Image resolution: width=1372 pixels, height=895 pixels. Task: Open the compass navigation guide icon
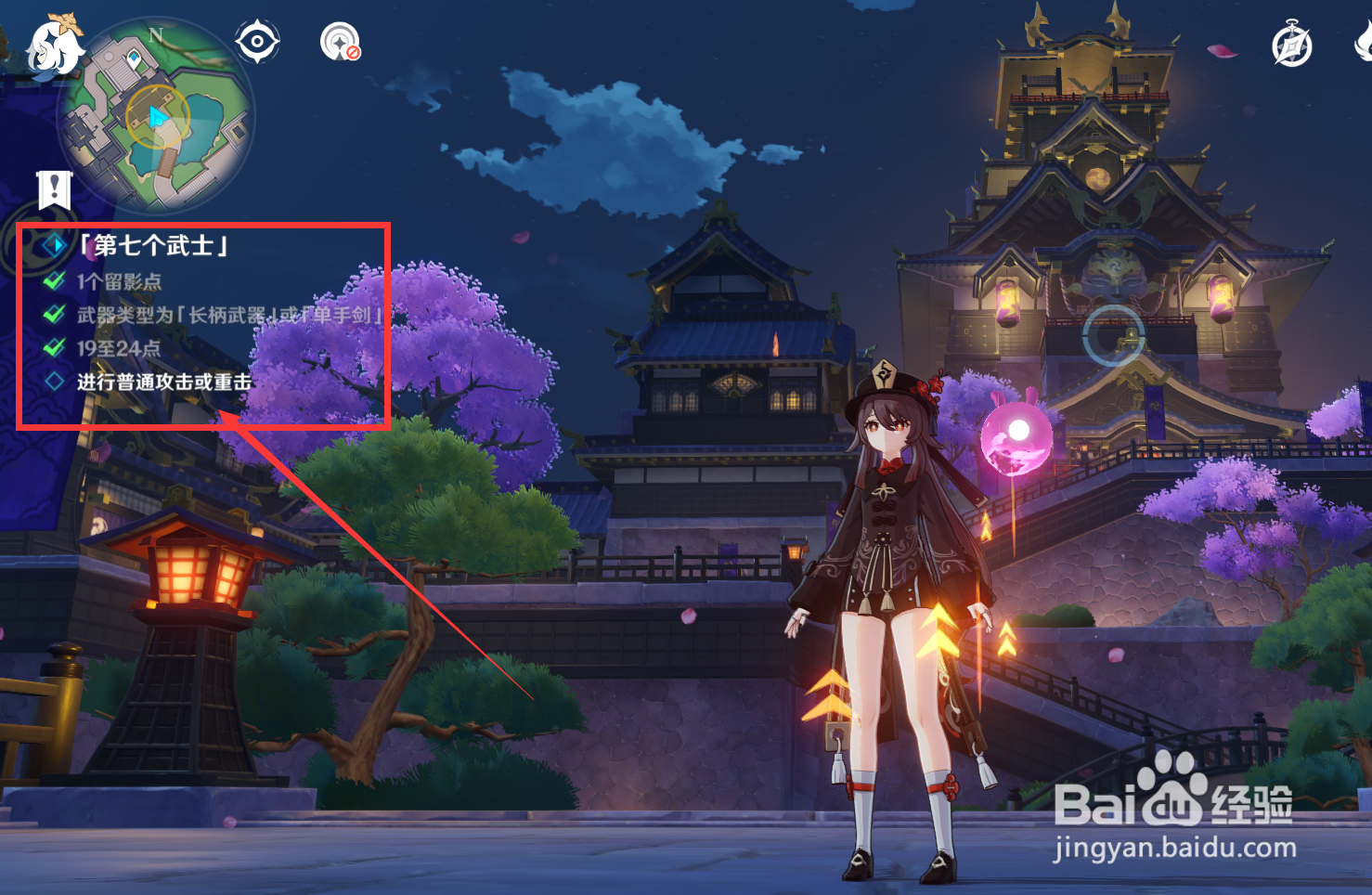(1291, 45)
